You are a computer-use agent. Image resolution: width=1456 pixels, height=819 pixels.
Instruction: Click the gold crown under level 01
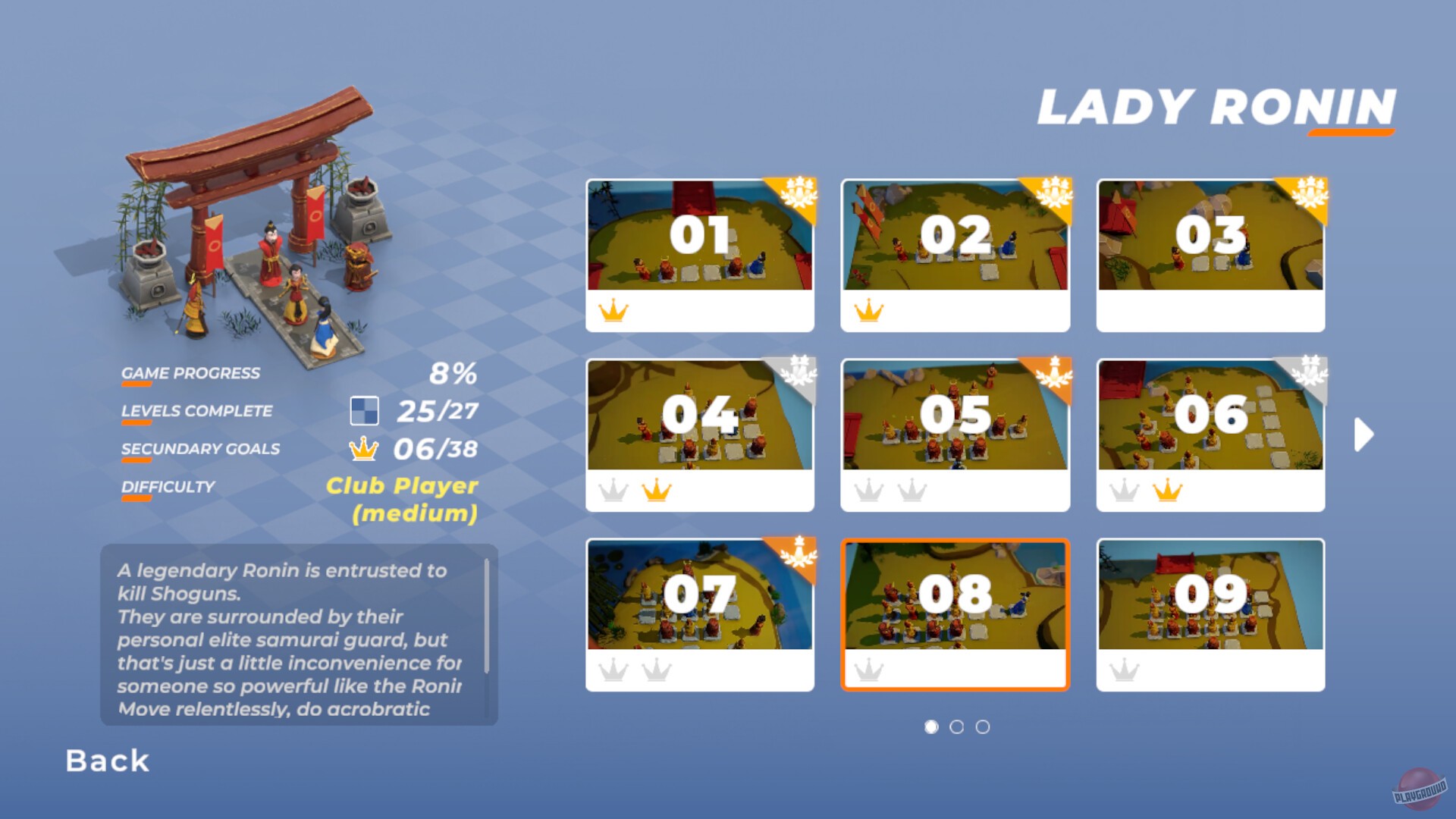pyautogui.click(x=613, y=311)
